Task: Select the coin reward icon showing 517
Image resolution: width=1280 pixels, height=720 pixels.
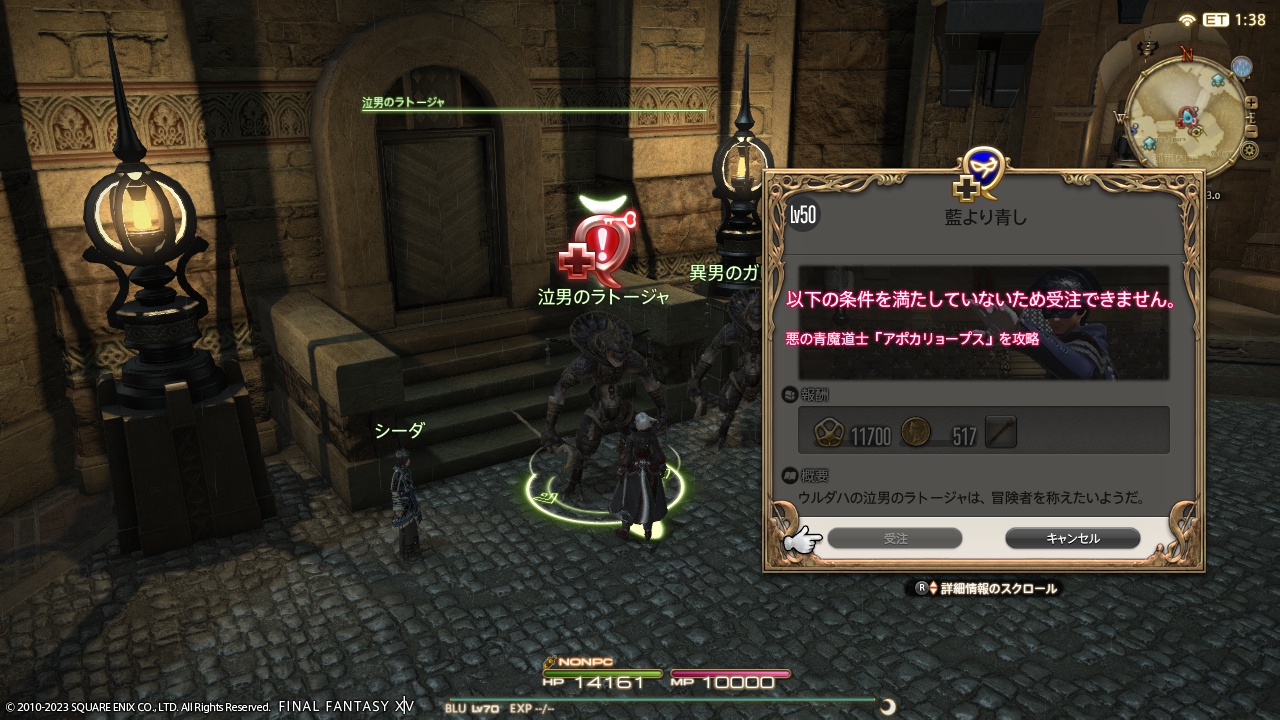Action: point(914,432)
